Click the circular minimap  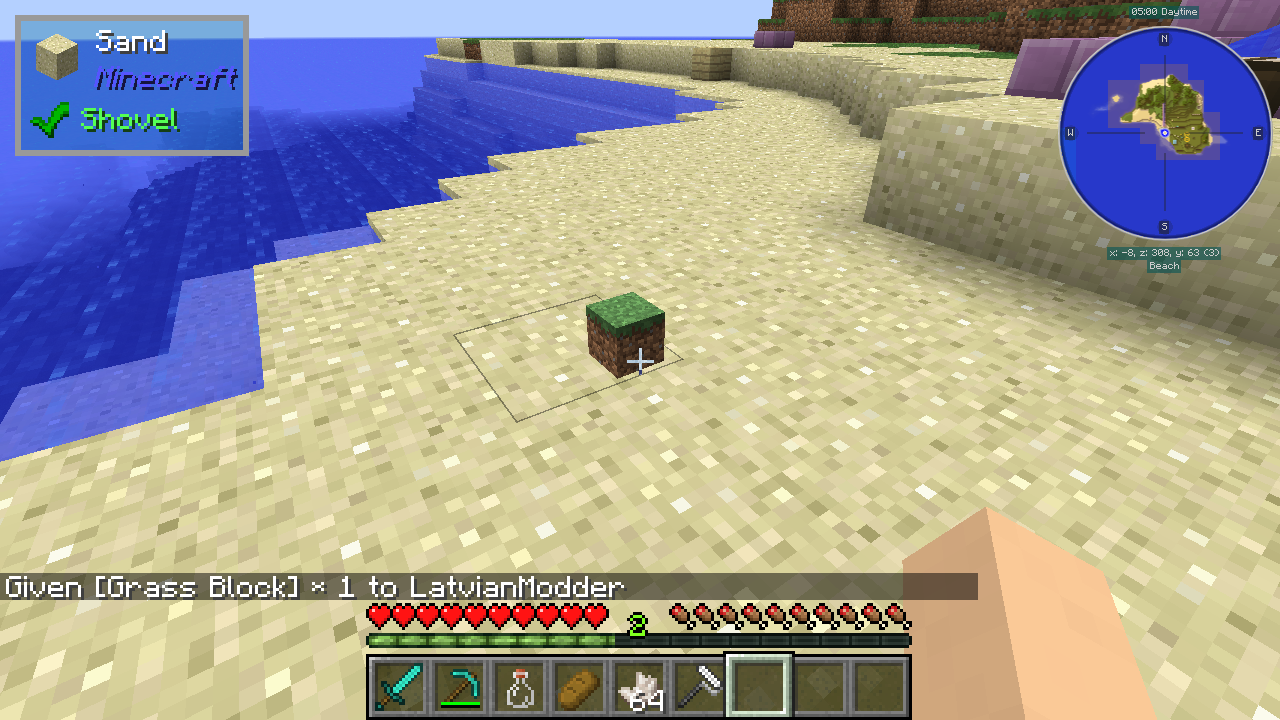[1164, 133]
